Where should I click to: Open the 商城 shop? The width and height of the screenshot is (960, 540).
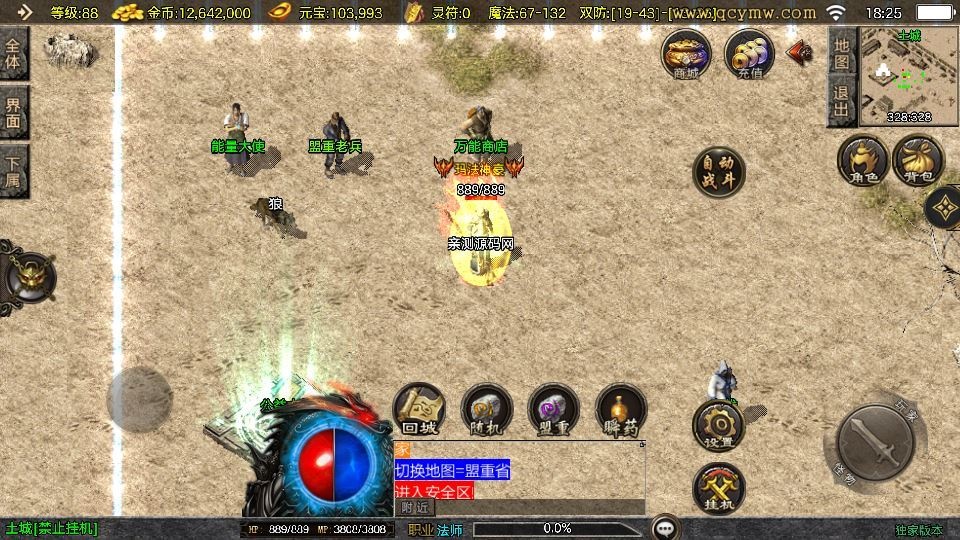(x=686, y=53)
